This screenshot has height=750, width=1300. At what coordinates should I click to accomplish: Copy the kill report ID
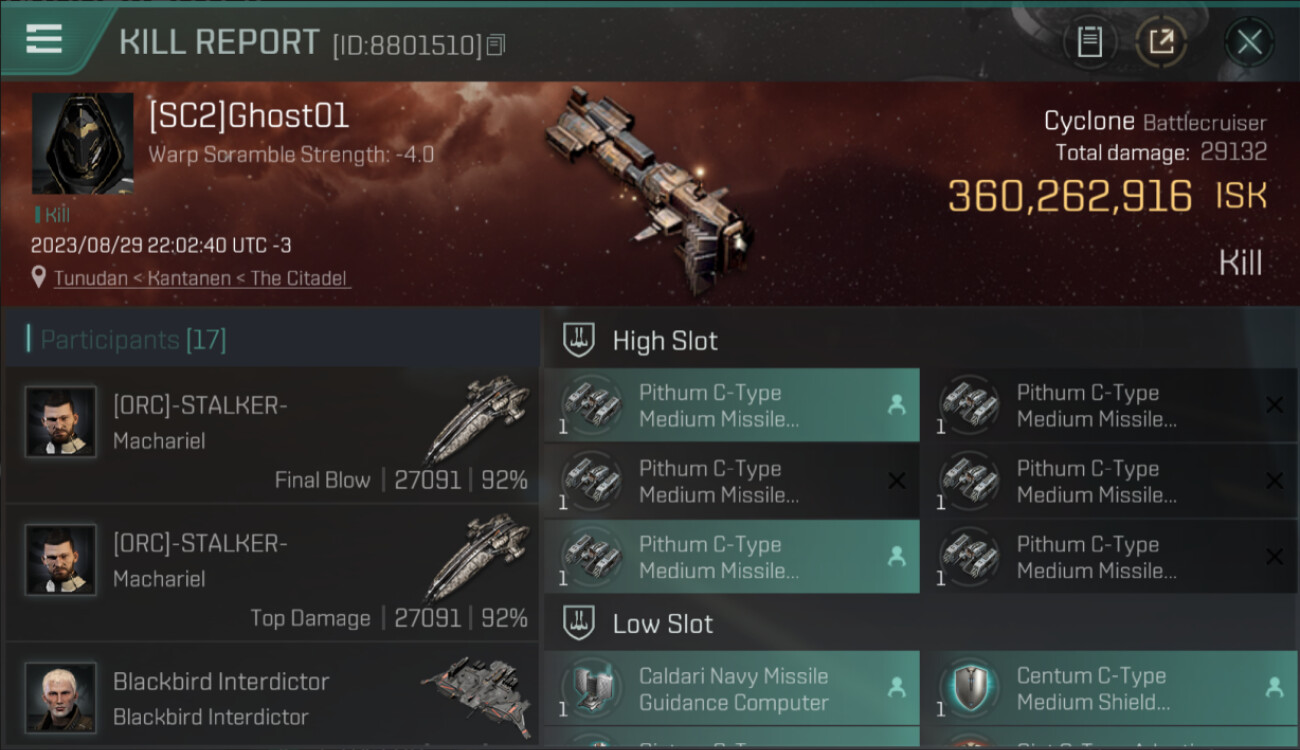coord(496,45)
